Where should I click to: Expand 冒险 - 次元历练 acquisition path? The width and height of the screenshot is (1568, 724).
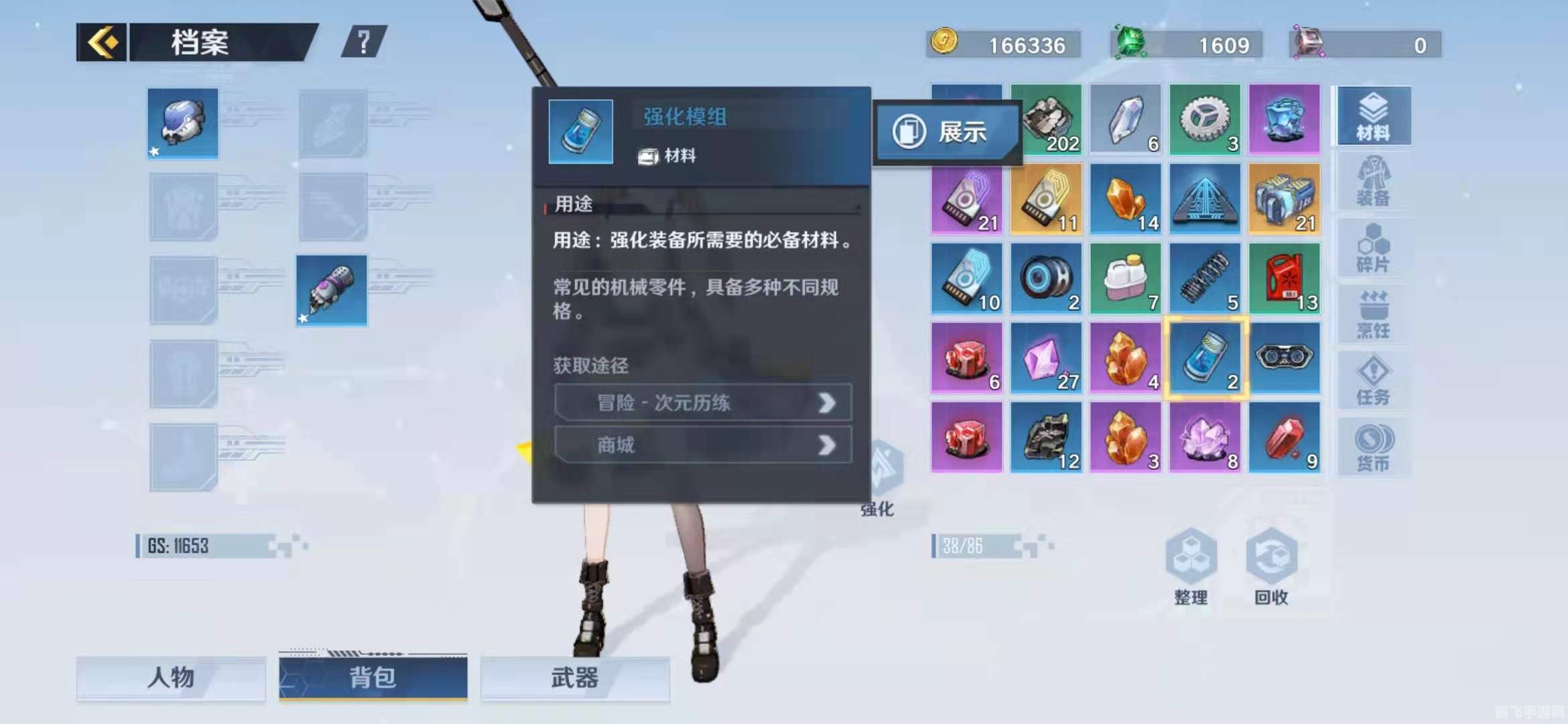(x=704, y=403)
